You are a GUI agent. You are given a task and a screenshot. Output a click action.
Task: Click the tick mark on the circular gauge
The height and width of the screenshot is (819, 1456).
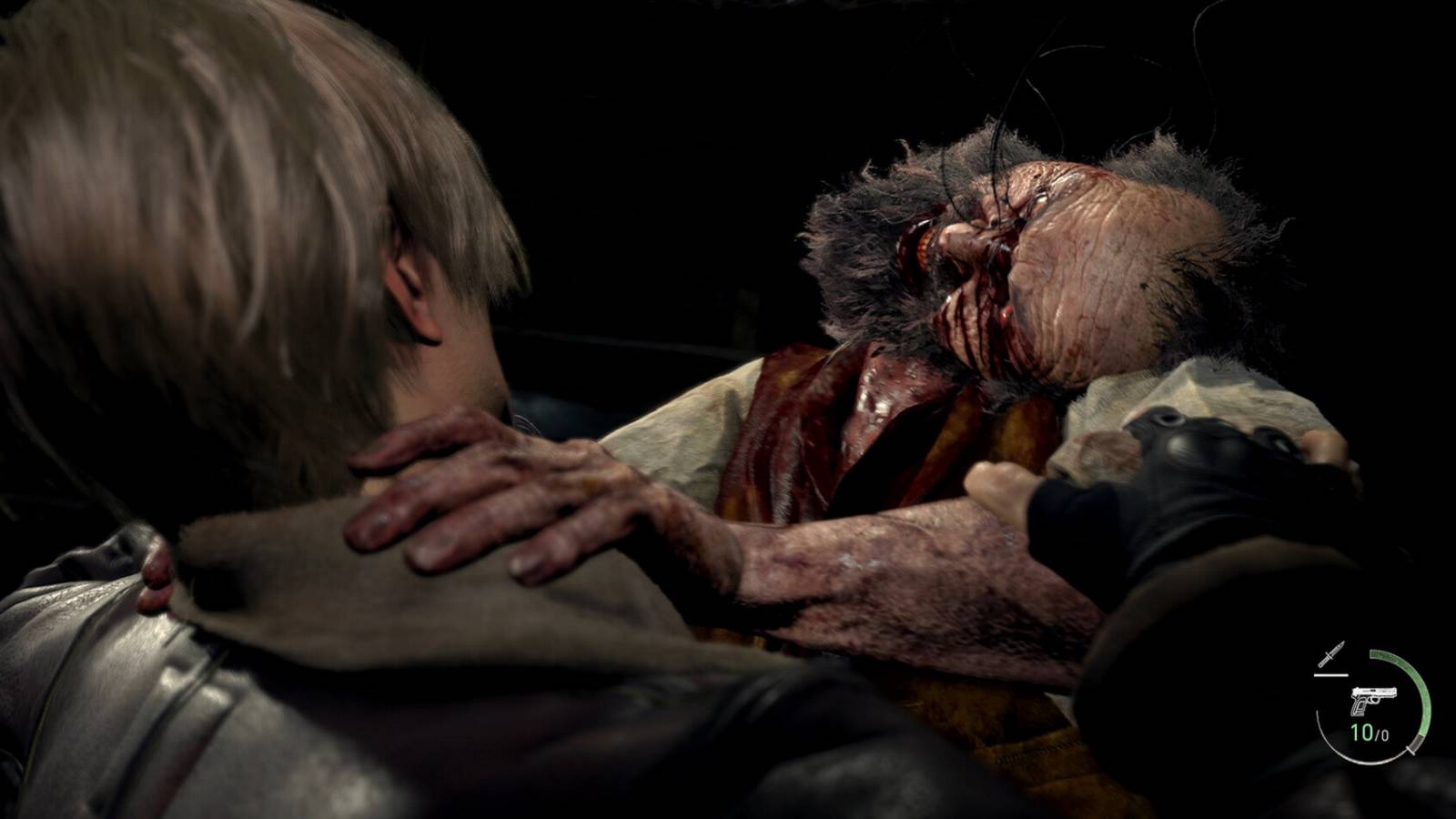coord(1409,750)
